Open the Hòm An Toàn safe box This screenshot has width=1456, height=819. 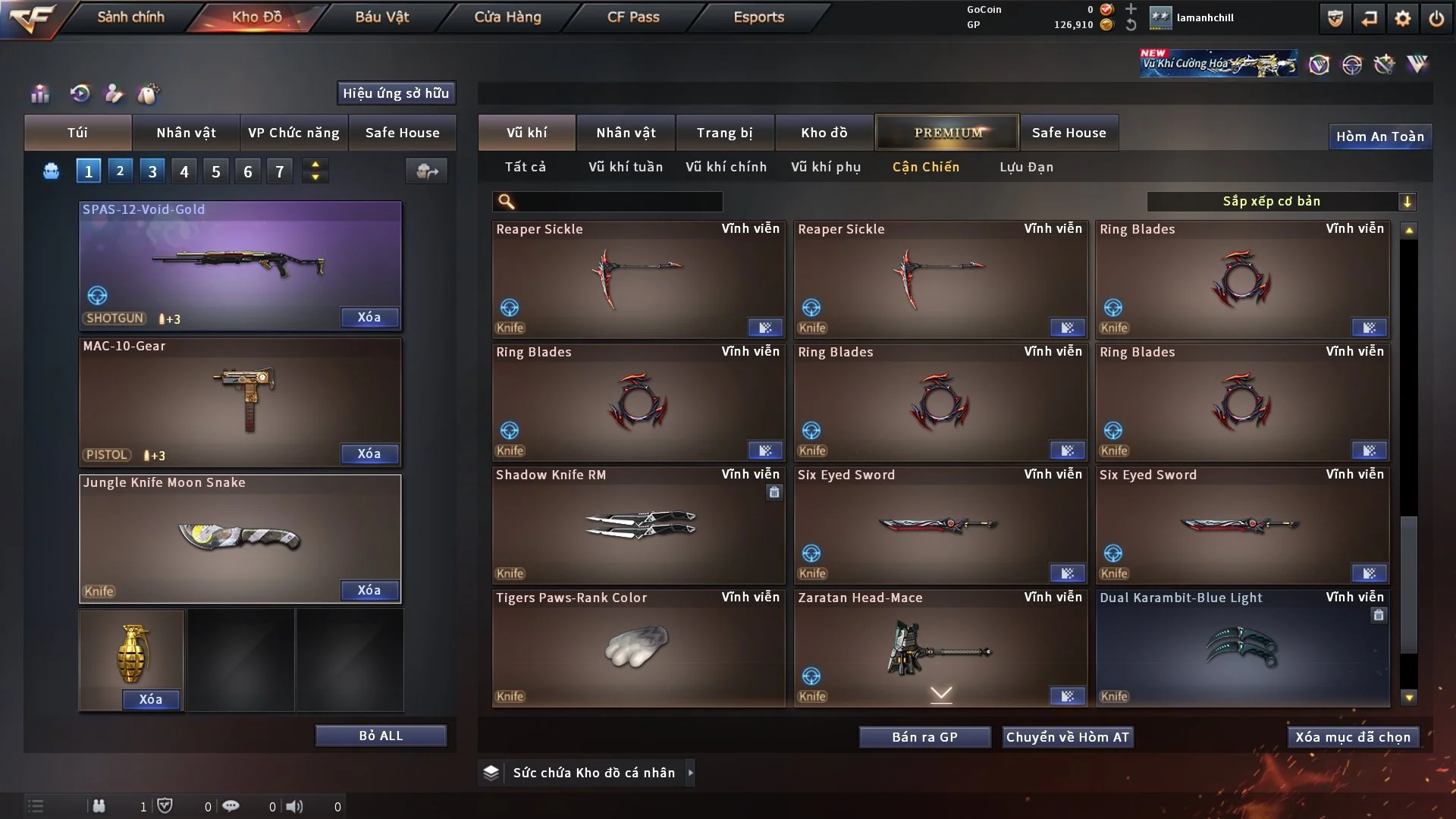click(1379, 136)
